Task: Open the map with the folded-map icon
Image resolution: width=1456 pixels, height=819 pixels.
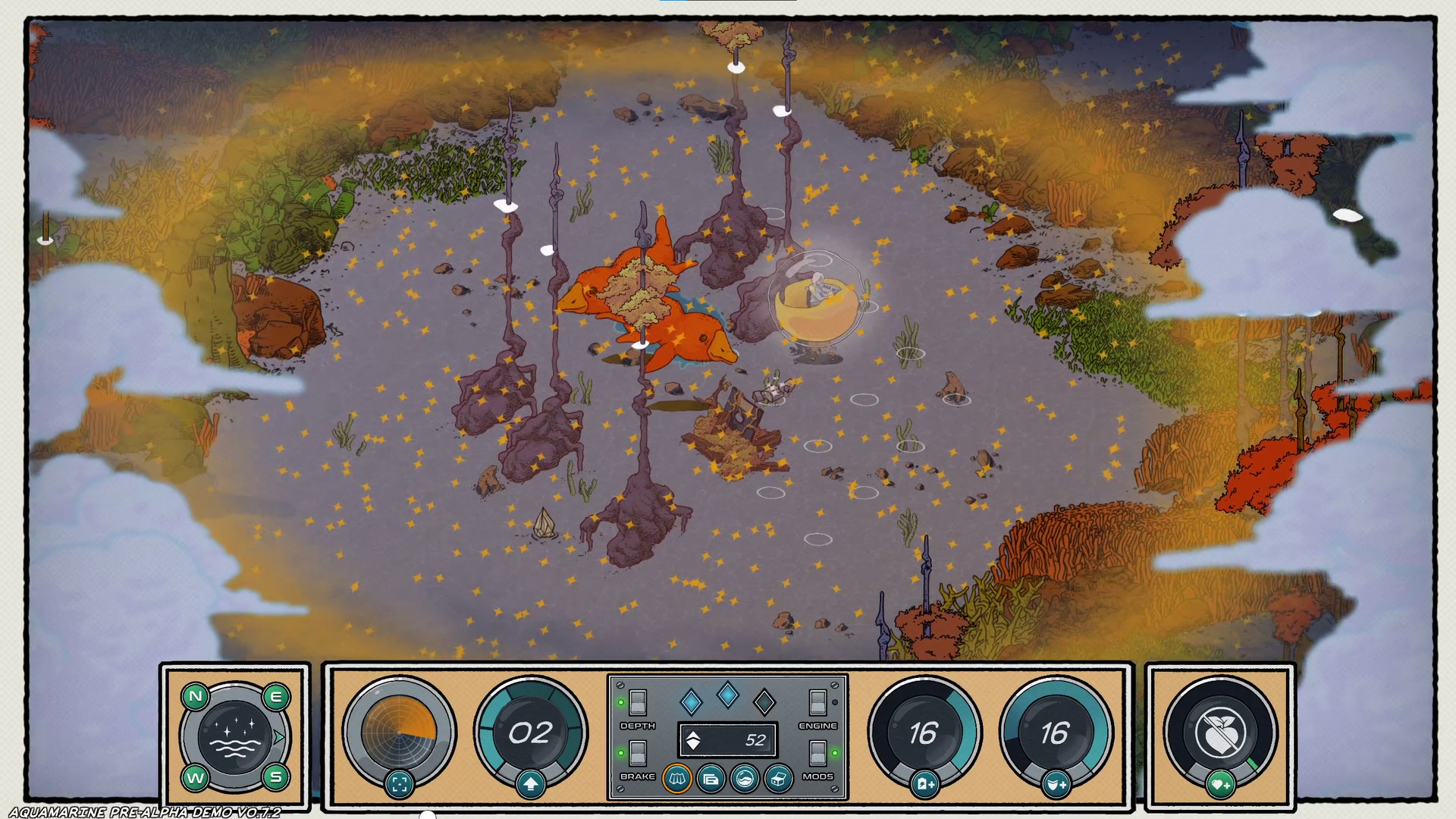Action: (676, 779)
